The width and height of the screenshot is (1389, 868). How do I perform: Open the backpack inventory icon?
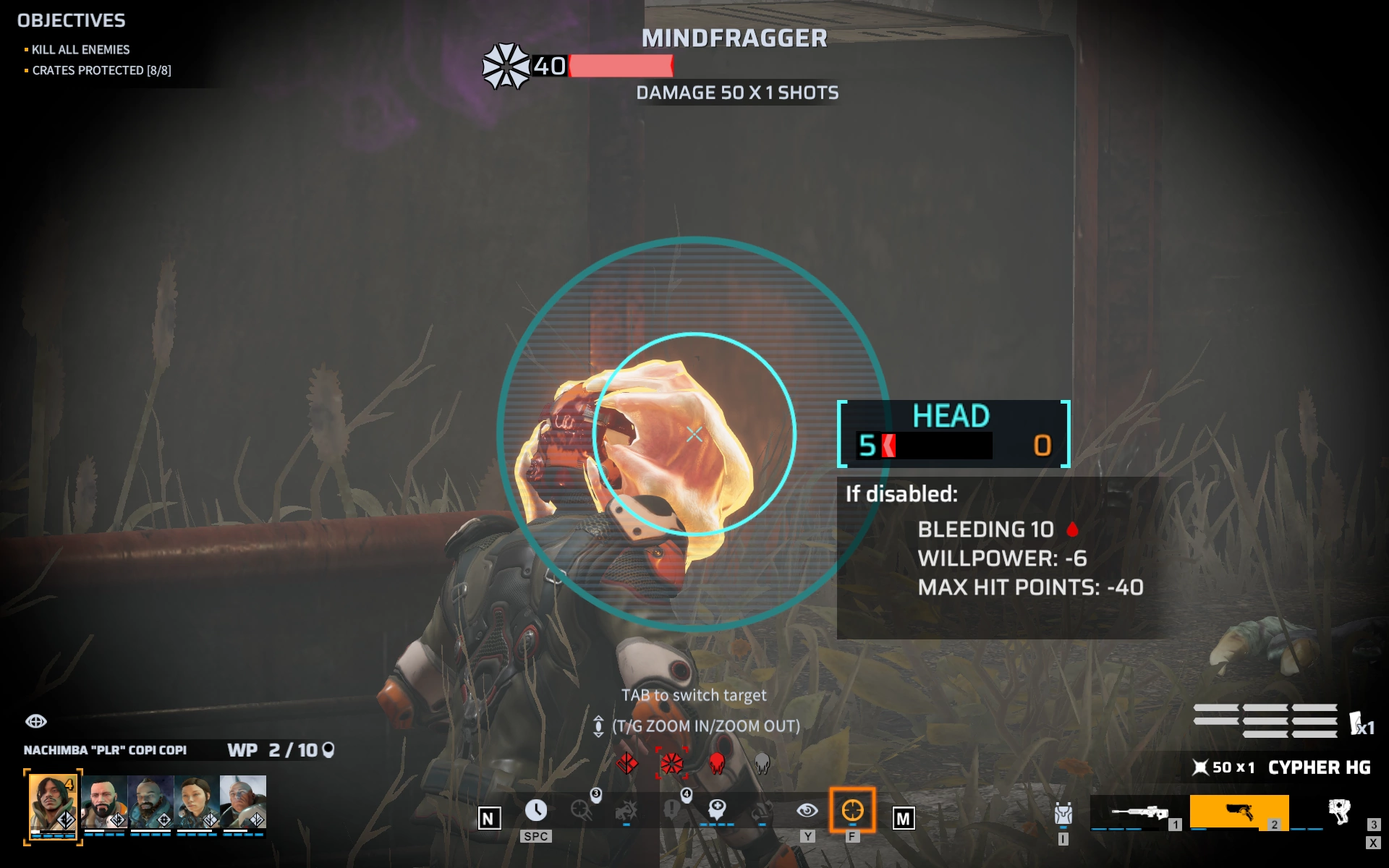[1063, 814]
